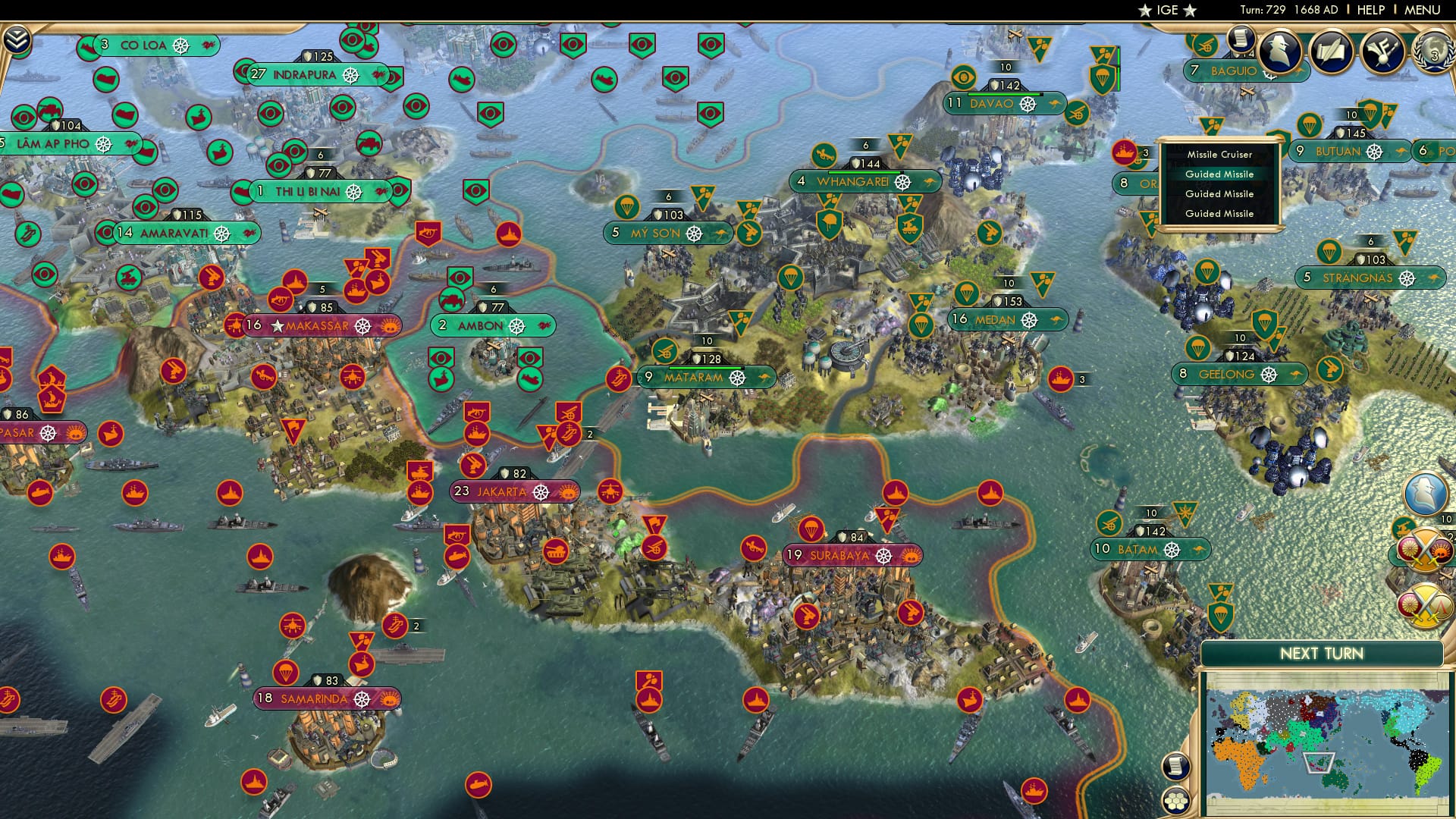The width and height of the screenshot is (1456, 819).
Task: Select the paratrooper unit flag near Batam
Action: pyautogui.click(x=1221, y=617)
